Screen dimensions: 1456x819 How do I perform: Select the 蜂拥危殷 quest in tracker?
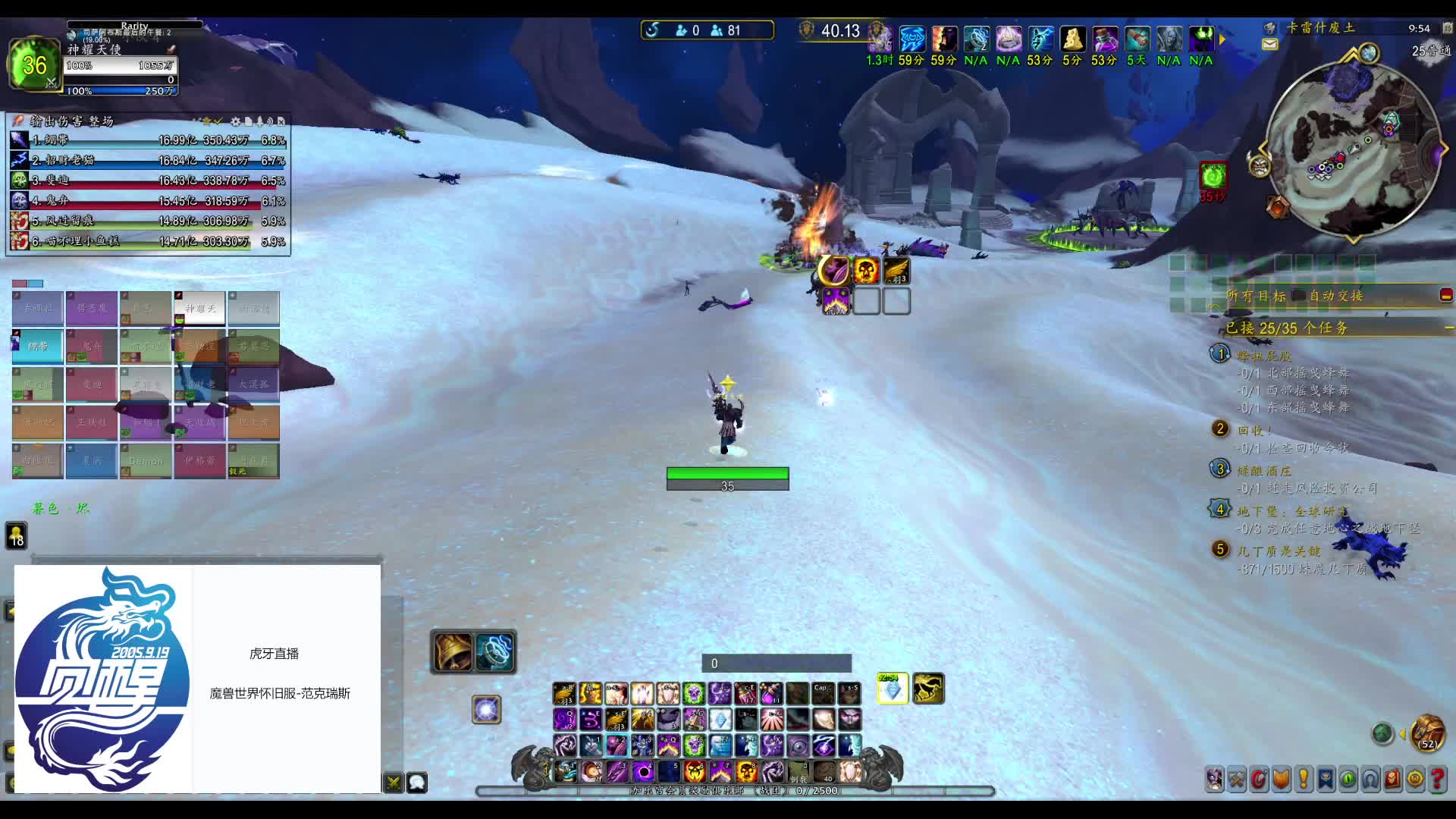[x=1263, y=356]
